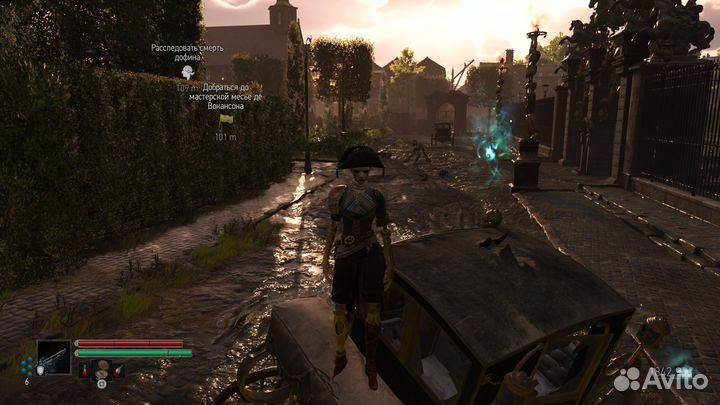Click the dauphin investigation quest head marker
Viewport: 720px width, 405px height.
187,73
